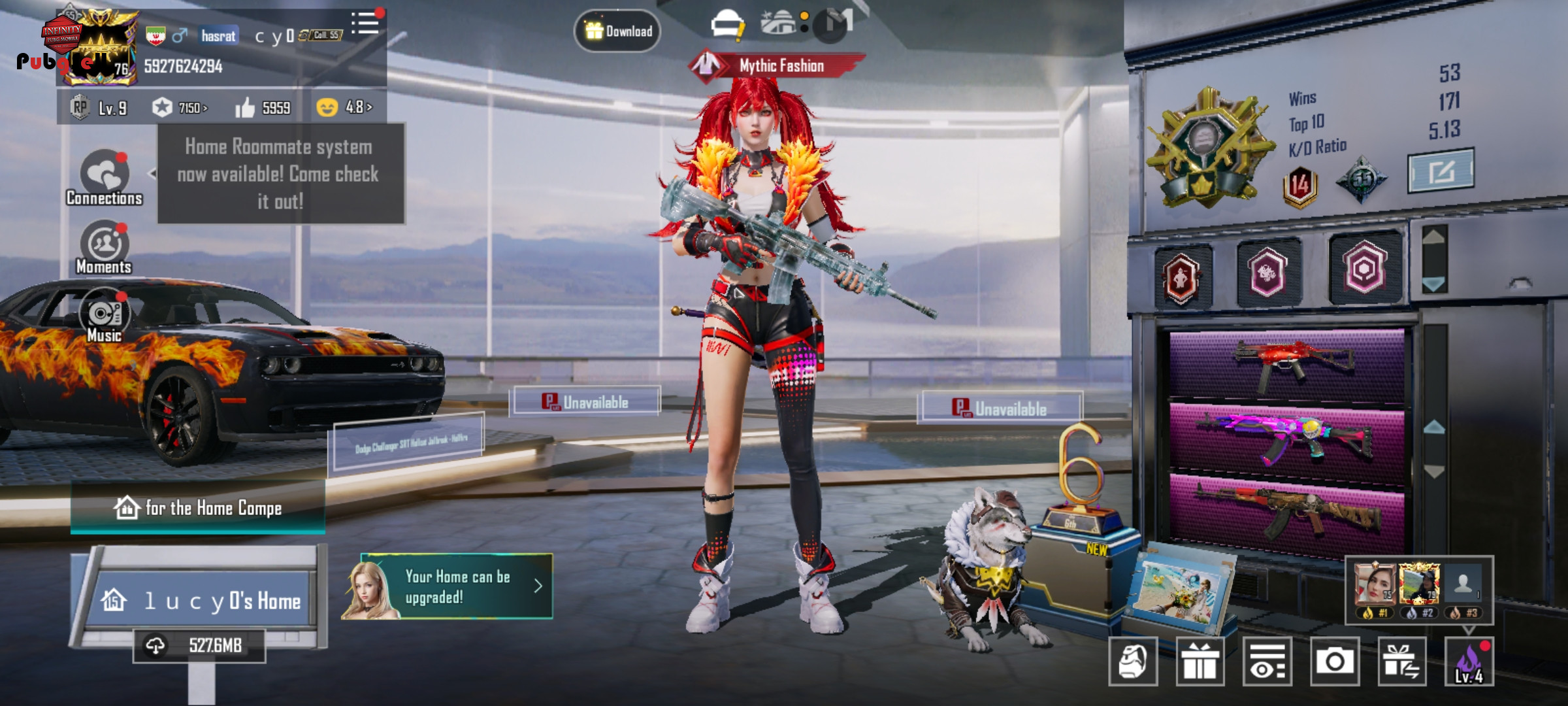Open the Lv. 4 flame popularity icon
The width and height of the screenshot is (1568, 706).
point(1469,662)
